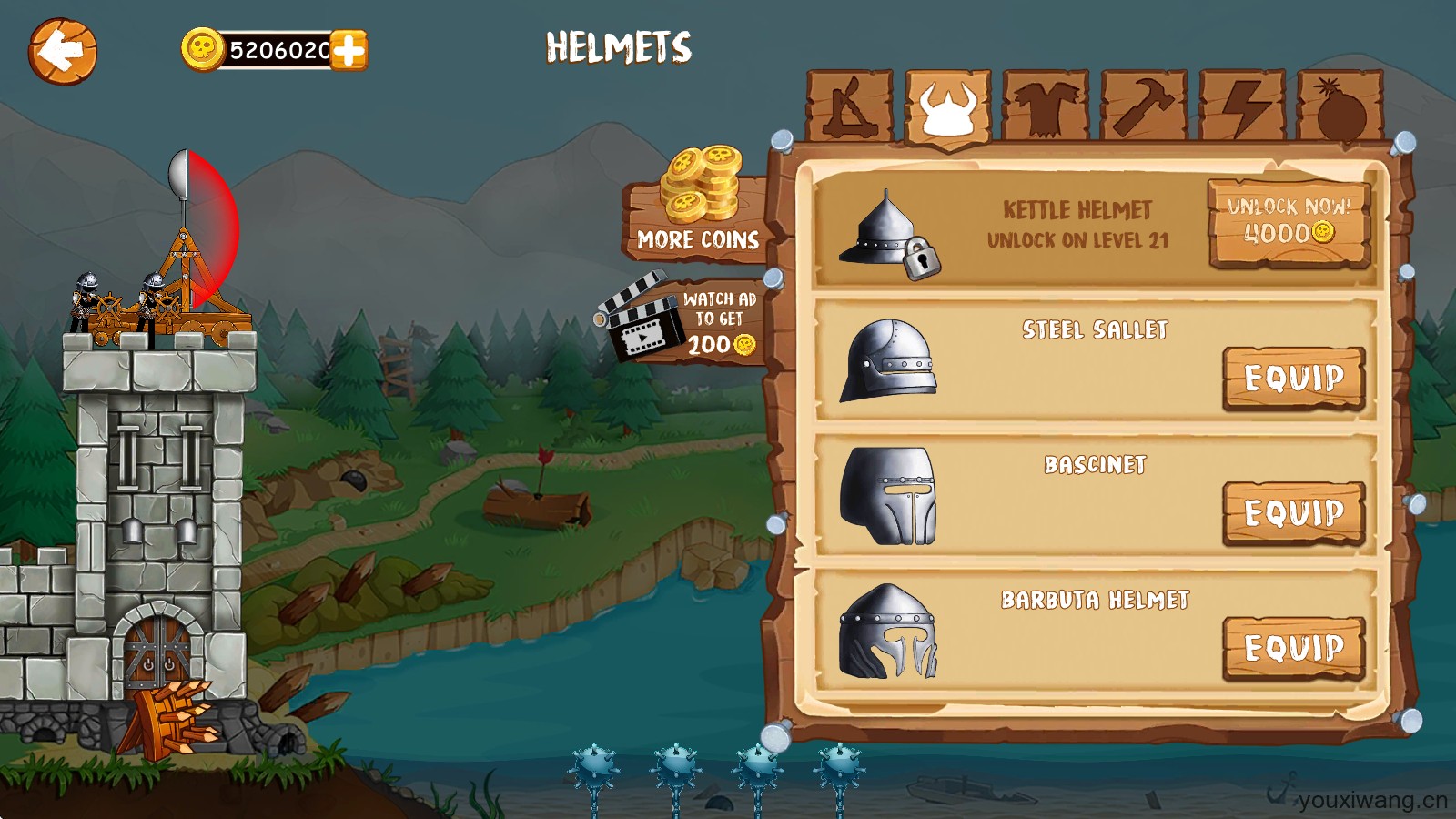Switch to the hammer tab
The width and height of the screenshot is (1456, 819).
tap(1144, 107)
